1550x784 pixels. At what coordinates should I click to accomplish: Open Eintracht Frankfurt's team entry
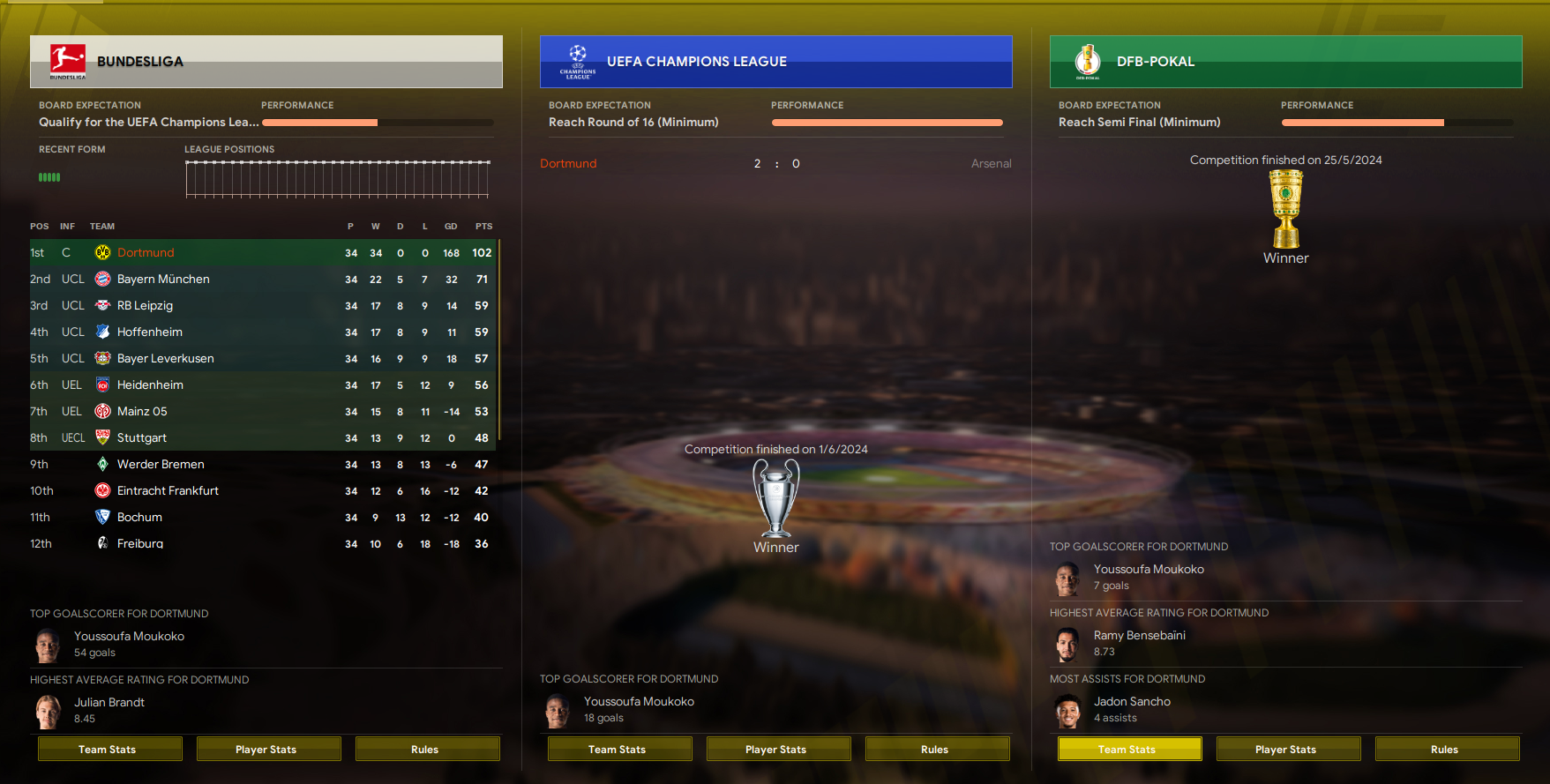tap(168, 490)
